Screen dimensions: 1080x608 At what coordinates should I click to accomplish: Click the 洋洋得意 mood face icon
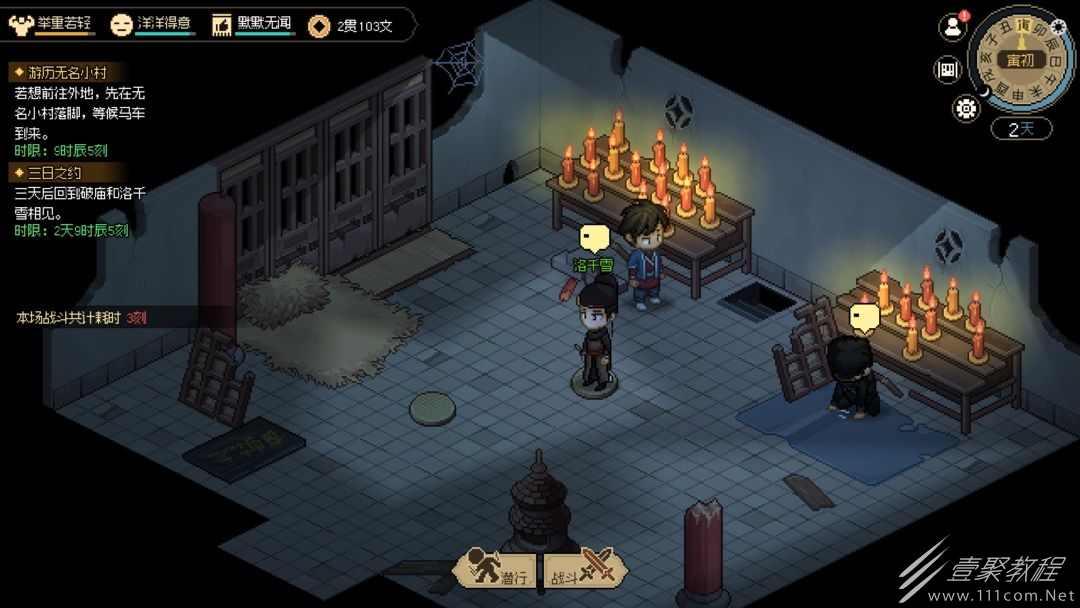pyautogui.click(x=122, y=25)
